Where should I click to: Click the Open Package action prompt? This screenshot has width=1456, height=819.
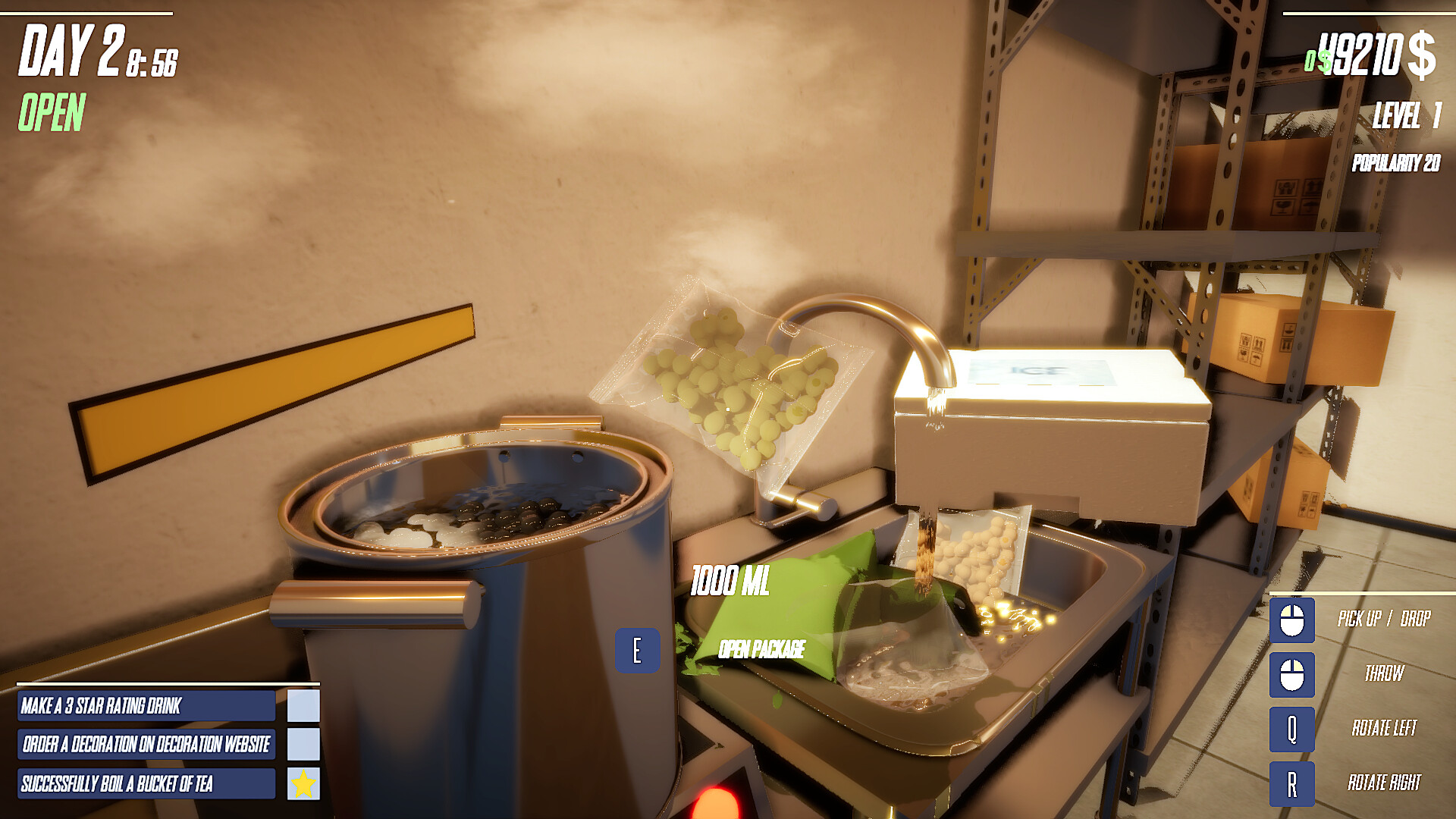click(761, 648)
